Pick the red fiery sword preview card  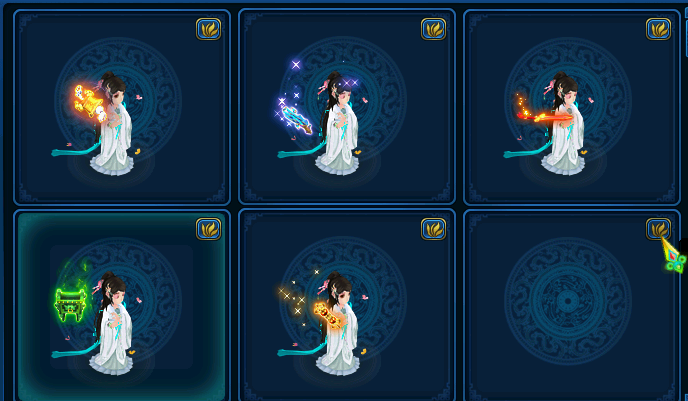click(x=571, y=110)
